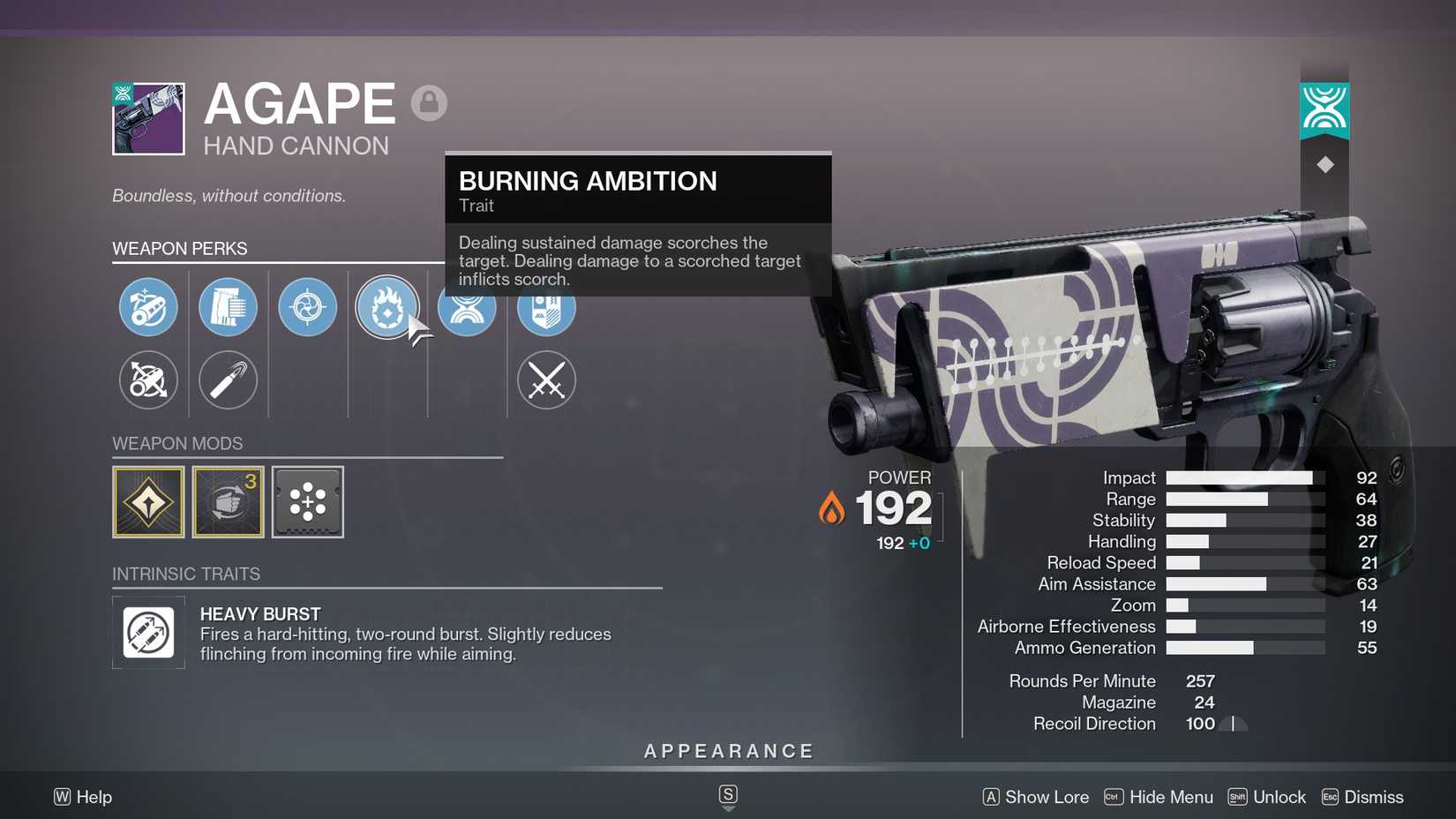Viewport: 1456px width, 819px height.
Task: Select the origin trait perk beside Burning Ambition
Action: [467, 307]
